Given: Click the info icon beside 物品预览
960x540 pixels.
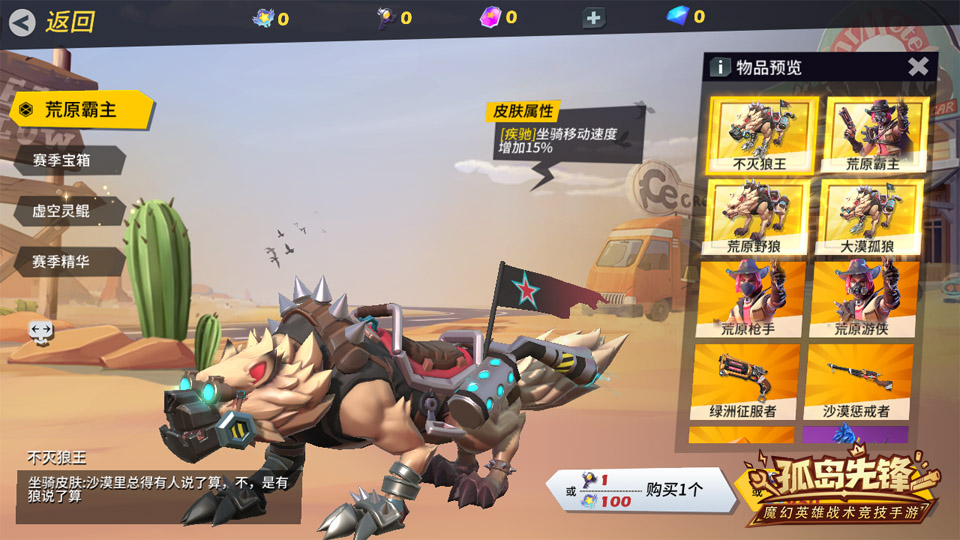Looking at the screenshot, I should tap(720, 68).
